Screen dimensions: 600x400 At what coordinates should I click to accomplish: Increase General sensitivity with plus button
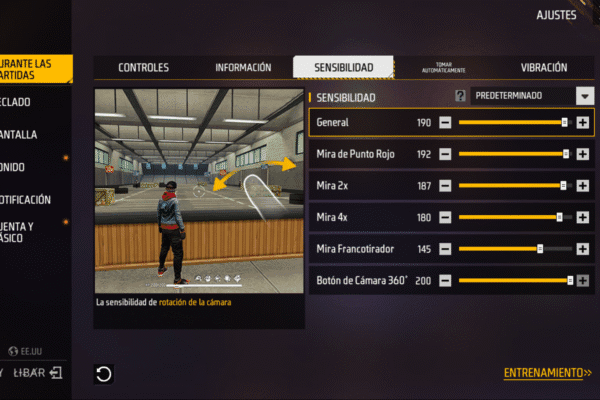tap(583, 123)
